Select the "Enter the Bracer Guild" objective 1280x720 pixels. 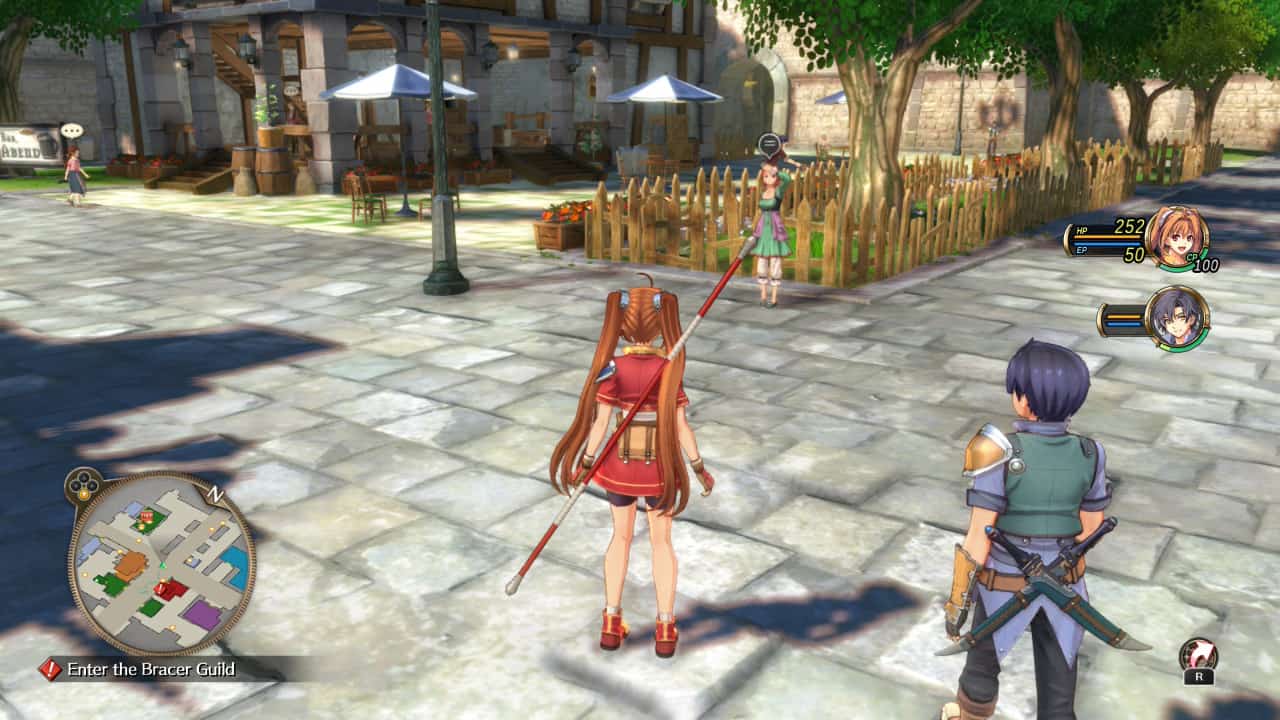point(150,669)
